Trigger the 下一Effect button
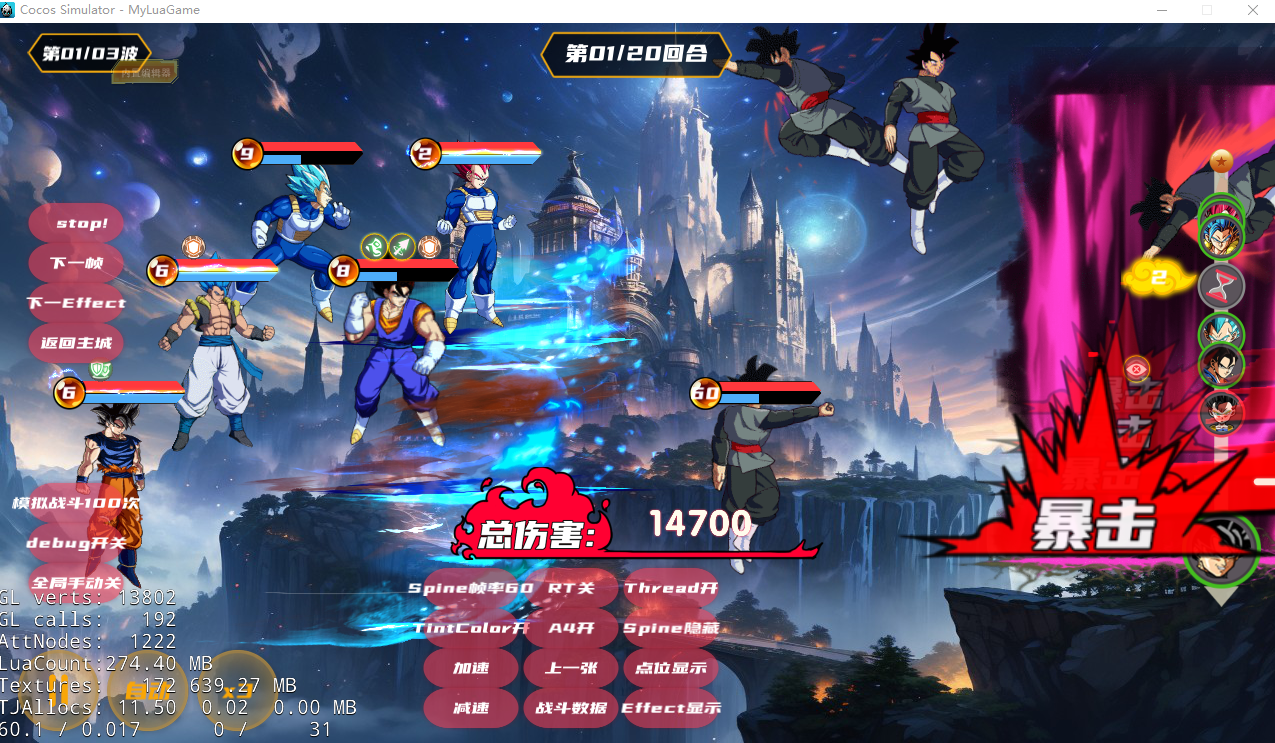Viewport: 1275px width, 743px height. tap(77, 303)
